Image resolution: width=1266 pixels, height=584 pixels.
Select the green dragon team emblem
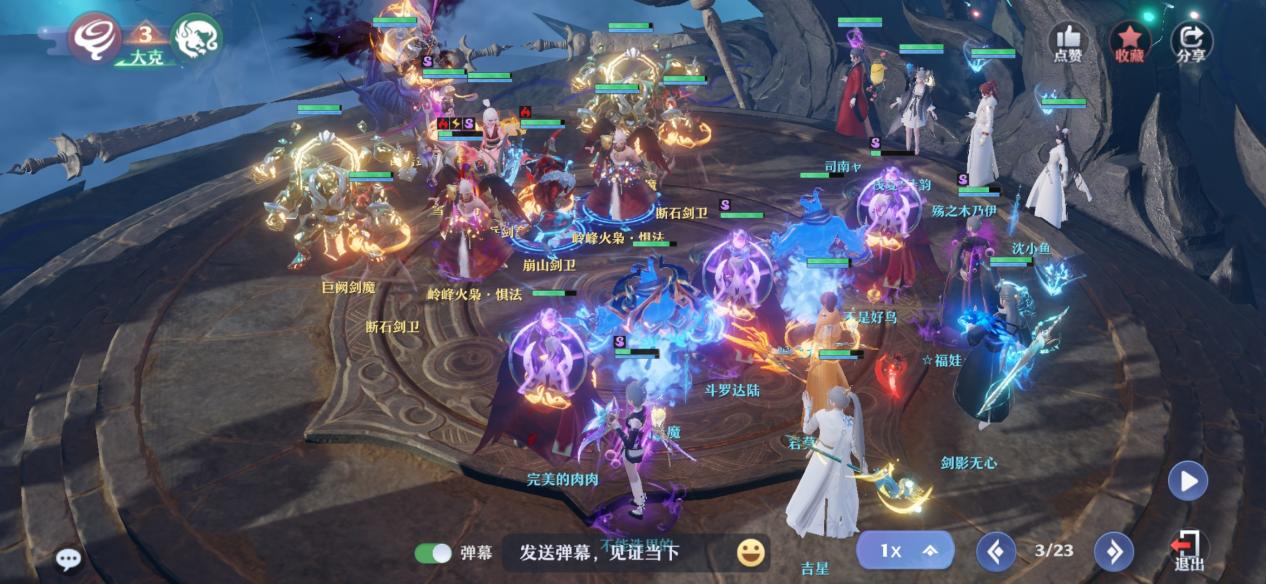(x=196, y=37)
